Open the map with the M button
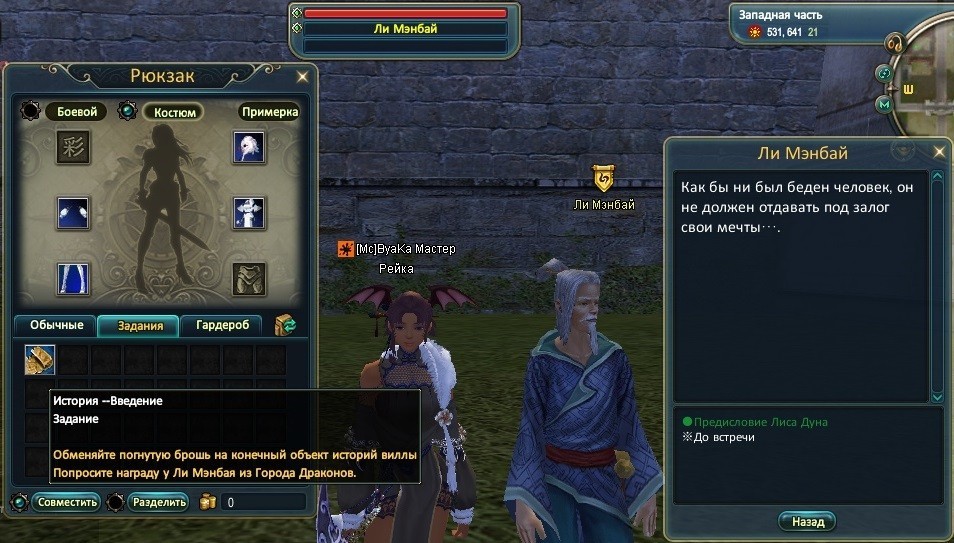 point(884,104)
